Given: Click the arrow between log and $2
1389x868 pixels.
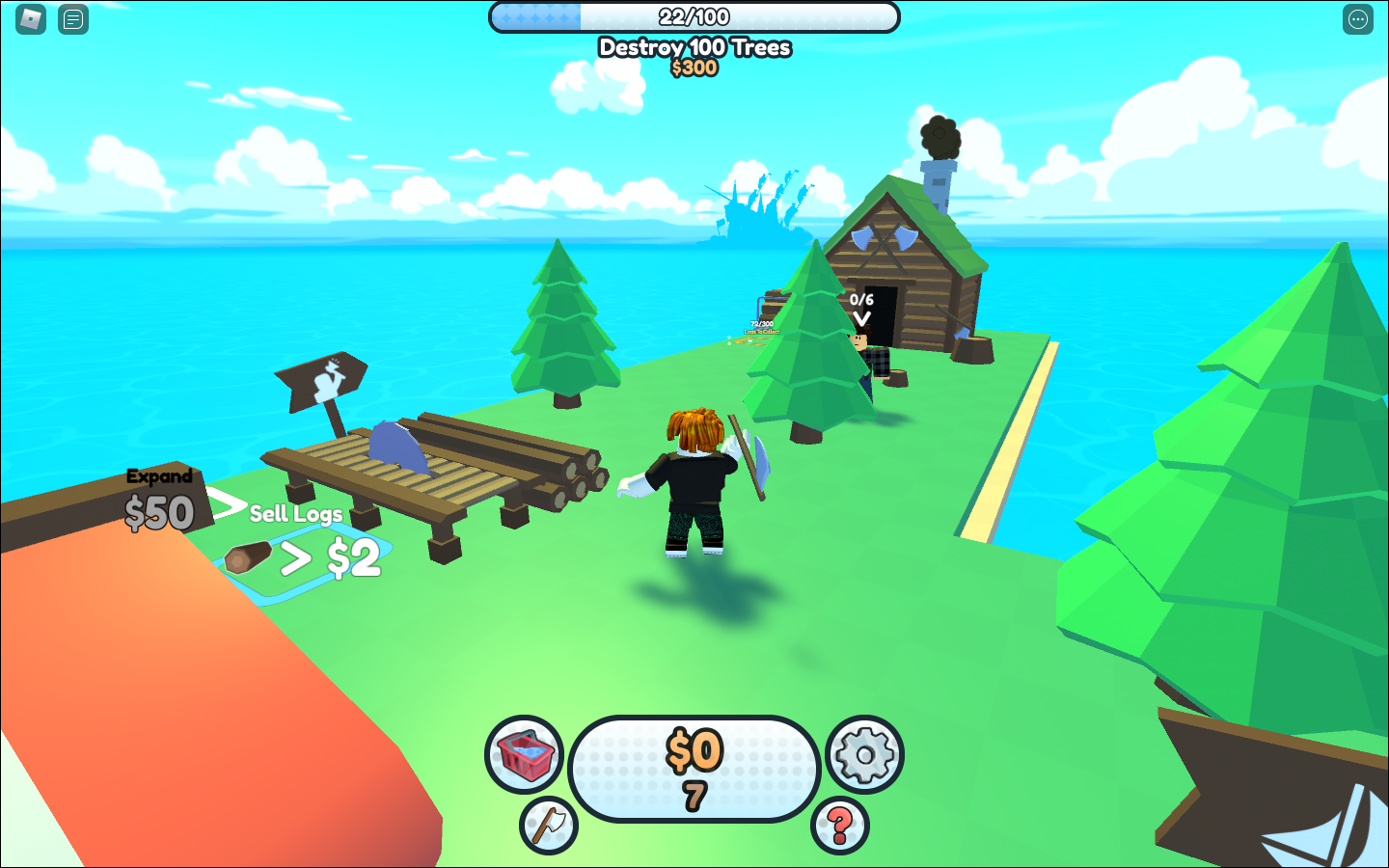Looking at the screenshot, I should (x=297, y=556).
